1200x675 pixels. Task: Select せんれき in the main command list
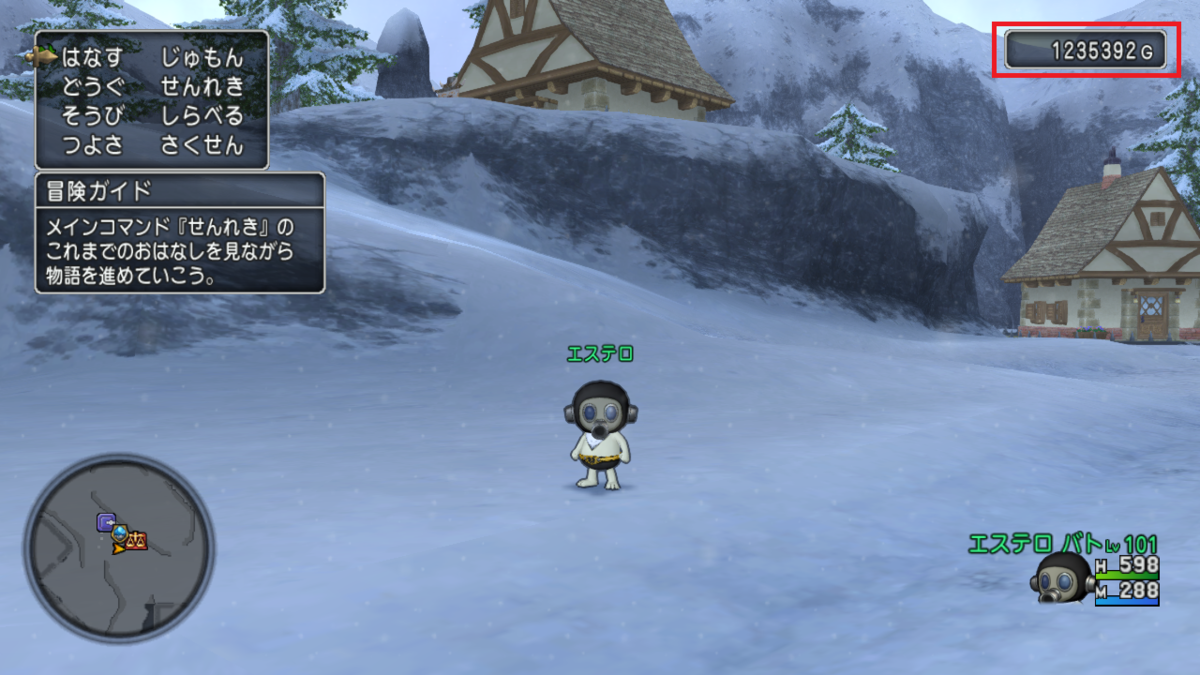[x=202, y=86]
